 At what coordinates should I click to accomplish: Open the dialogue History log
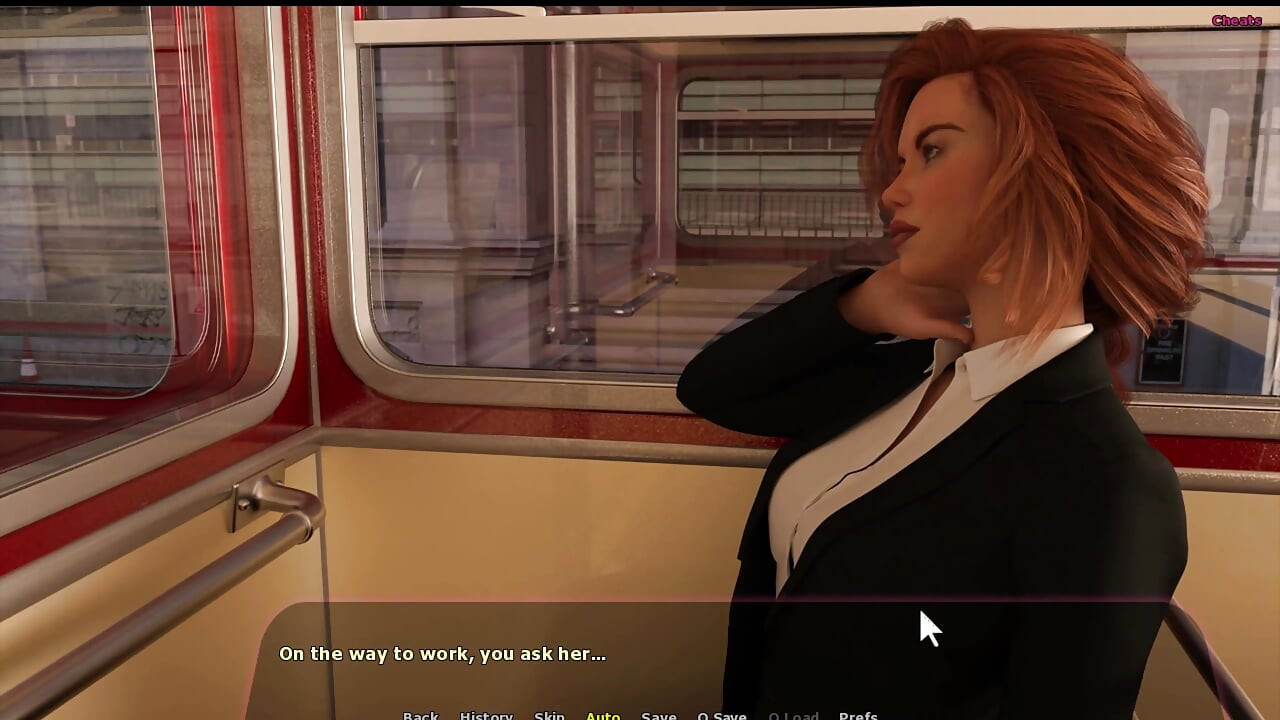486,715
